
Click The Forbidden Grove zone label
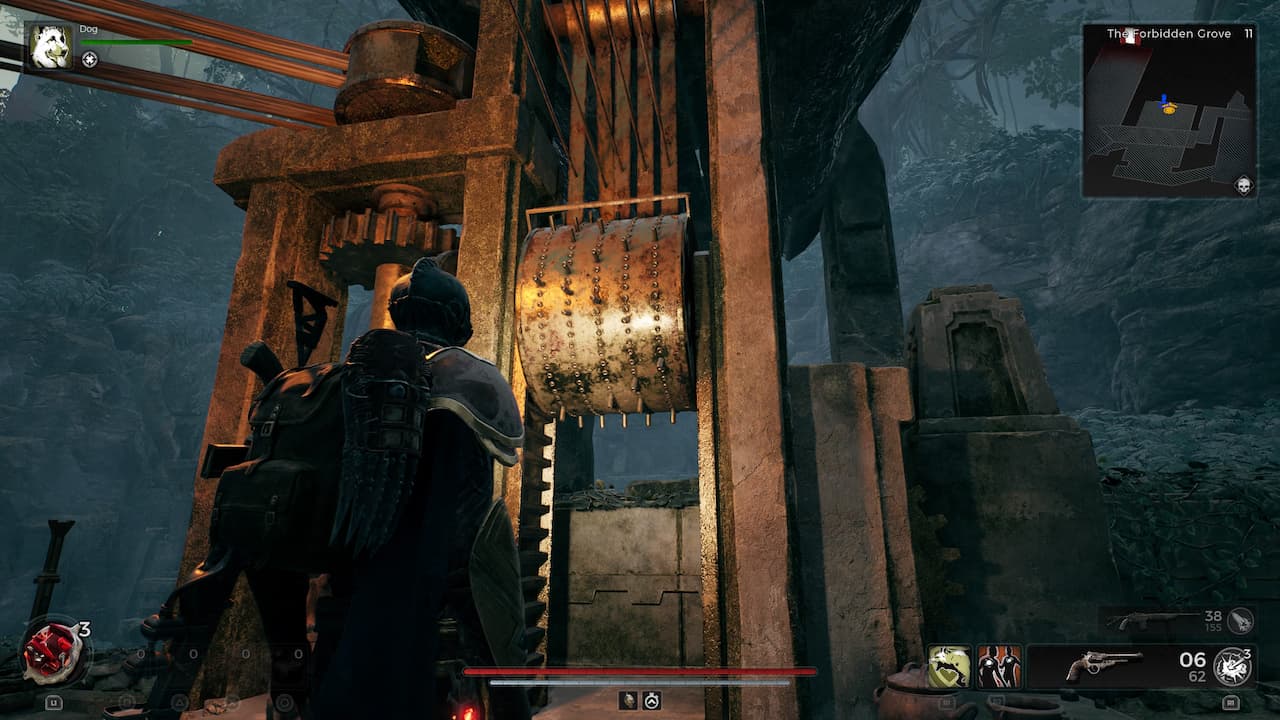[1168, 33]
